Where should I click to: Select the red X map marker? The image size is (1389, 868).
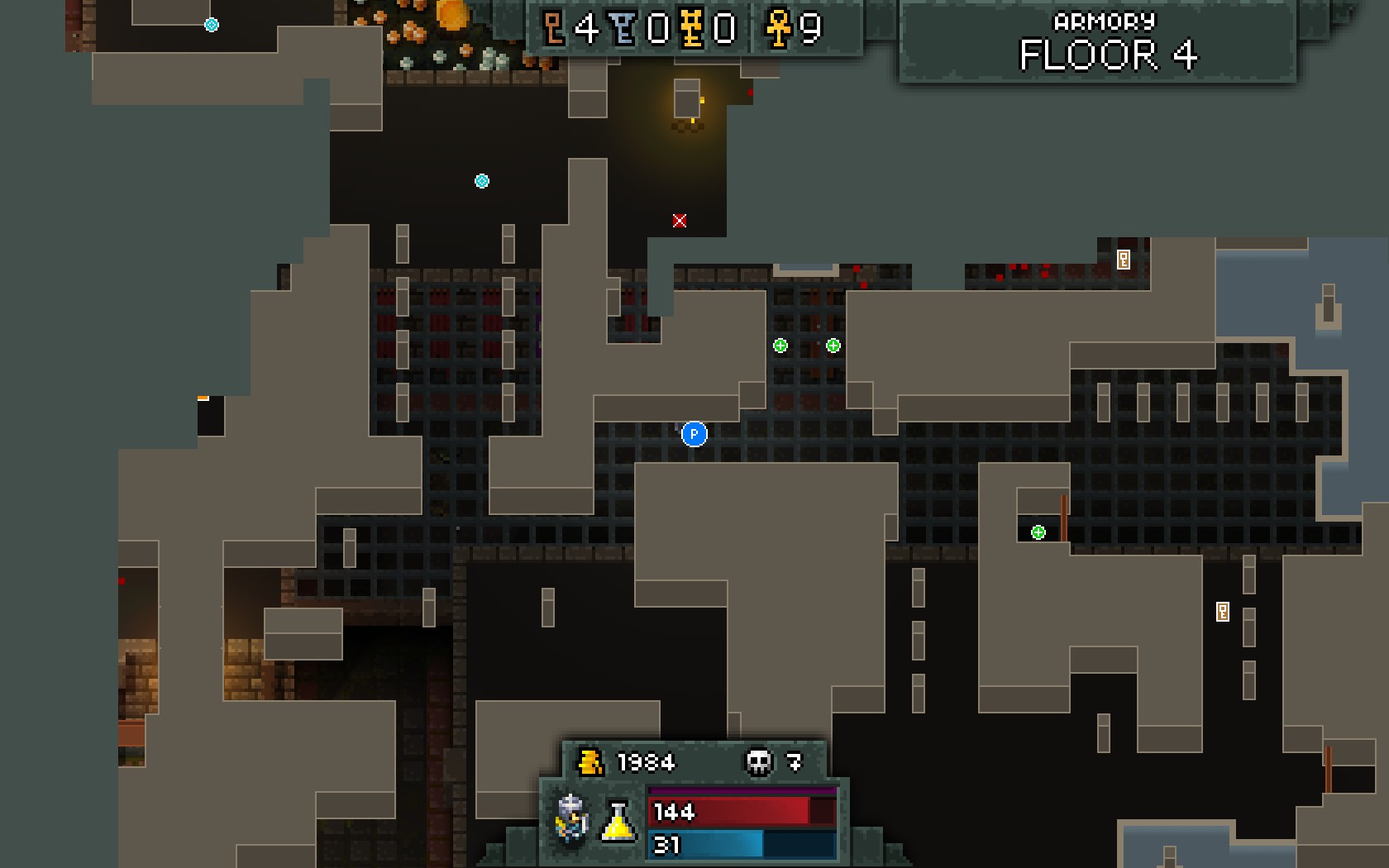[x=680, y=221]
